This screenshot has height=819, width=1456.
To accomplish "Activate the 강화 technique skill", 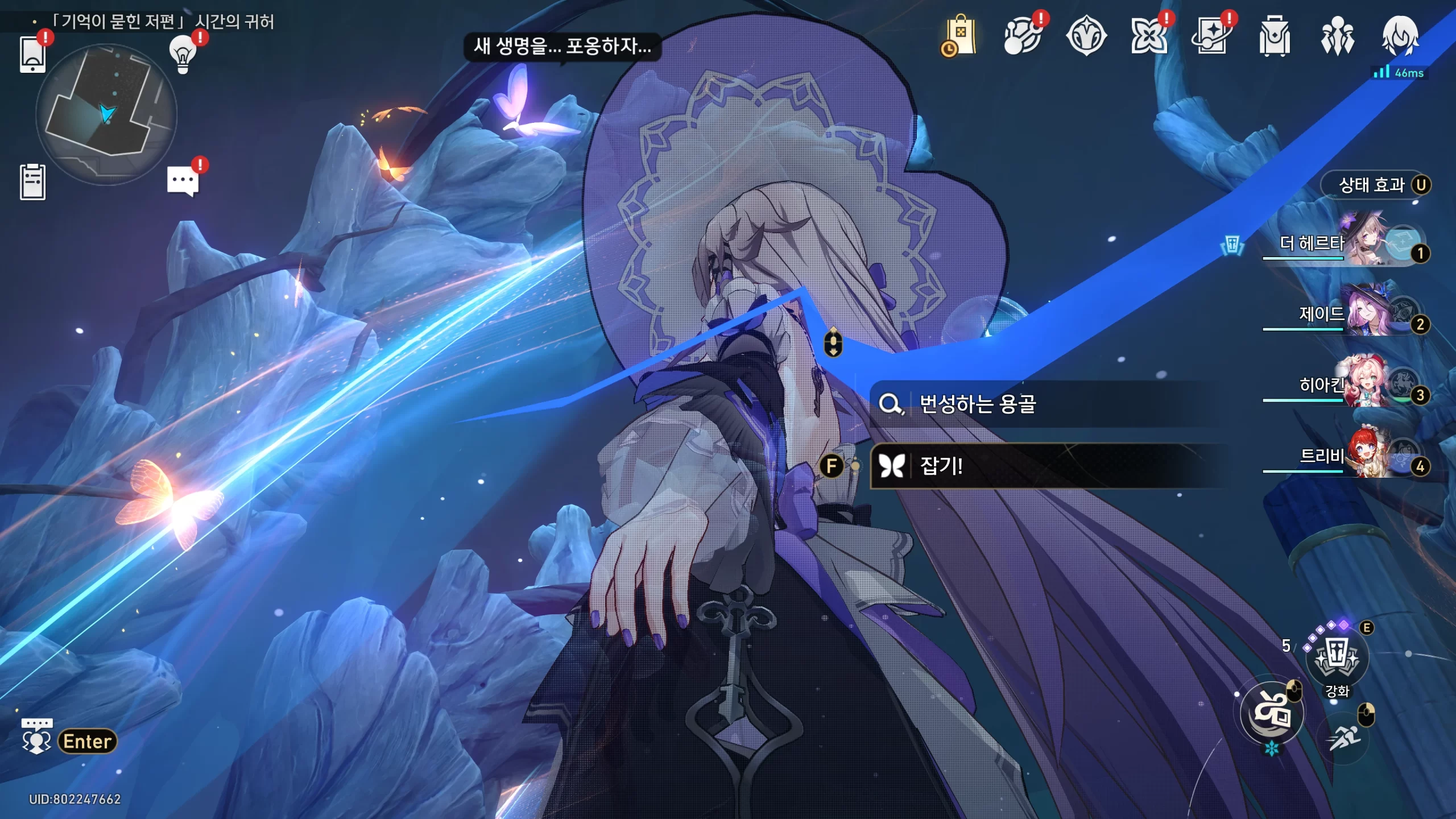I will 1337,658.
